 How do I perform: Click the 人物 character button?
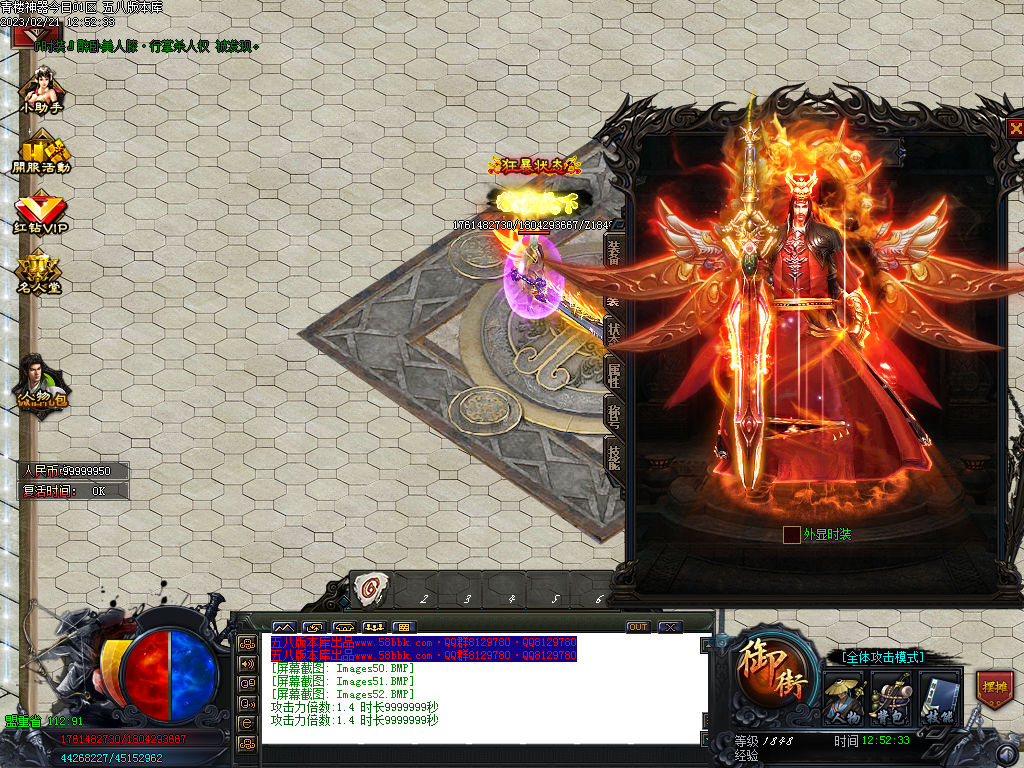(843, 699)
